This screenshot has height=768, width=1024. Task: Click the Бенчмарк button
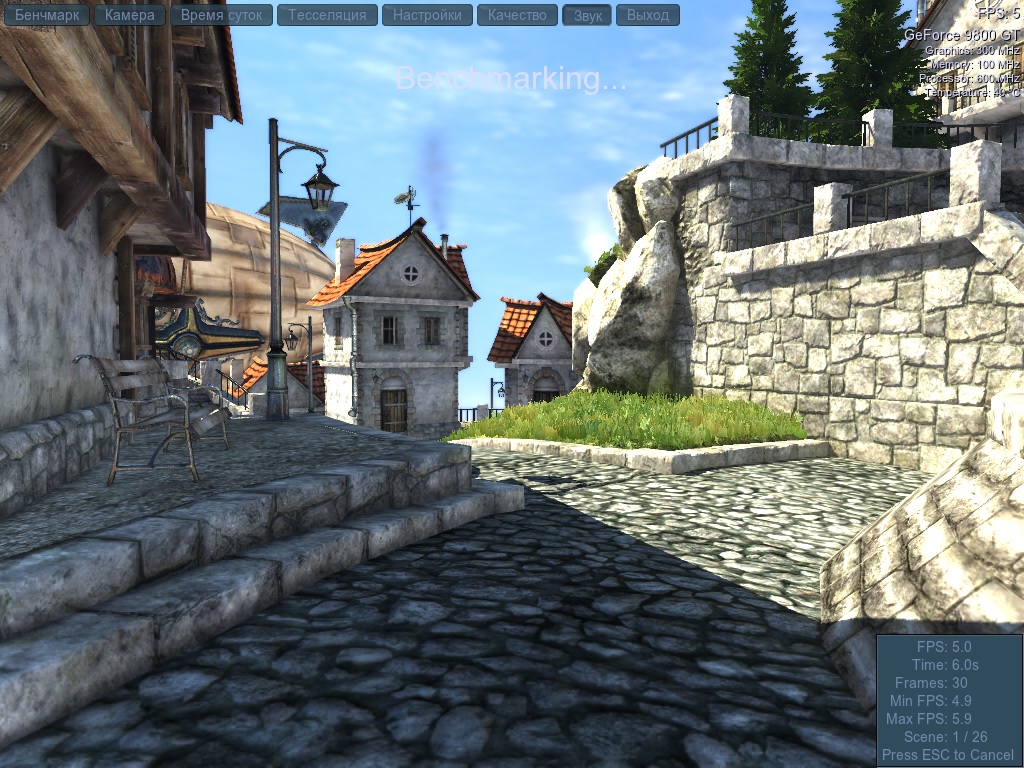(47, 15)
